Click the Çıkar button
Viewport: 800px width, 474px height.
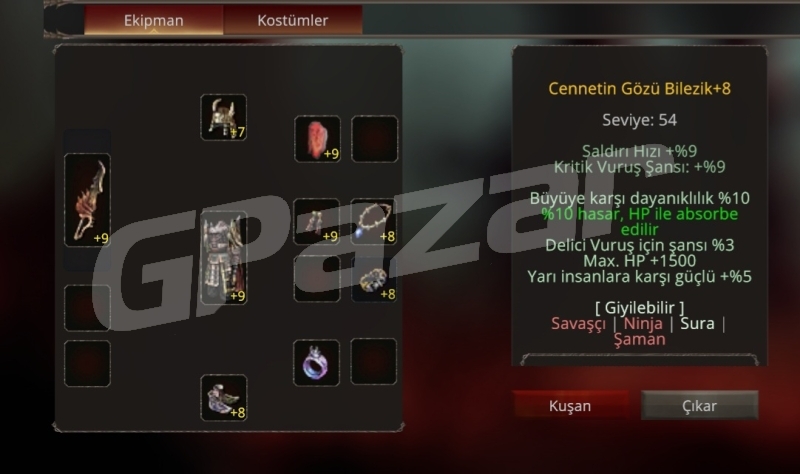tap(699, 406)
